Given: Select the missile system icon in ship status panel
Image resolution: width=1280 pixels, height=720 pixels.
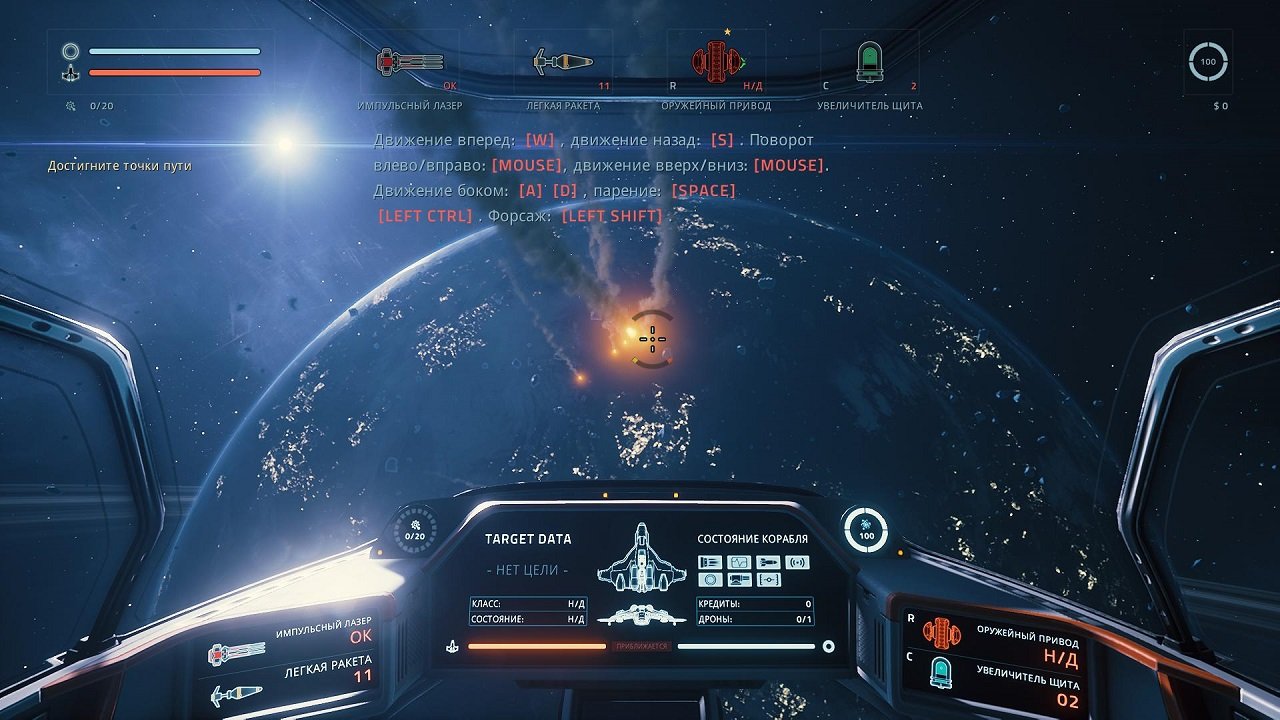Looking at the screenshot, I should click(x=769, y=563).
